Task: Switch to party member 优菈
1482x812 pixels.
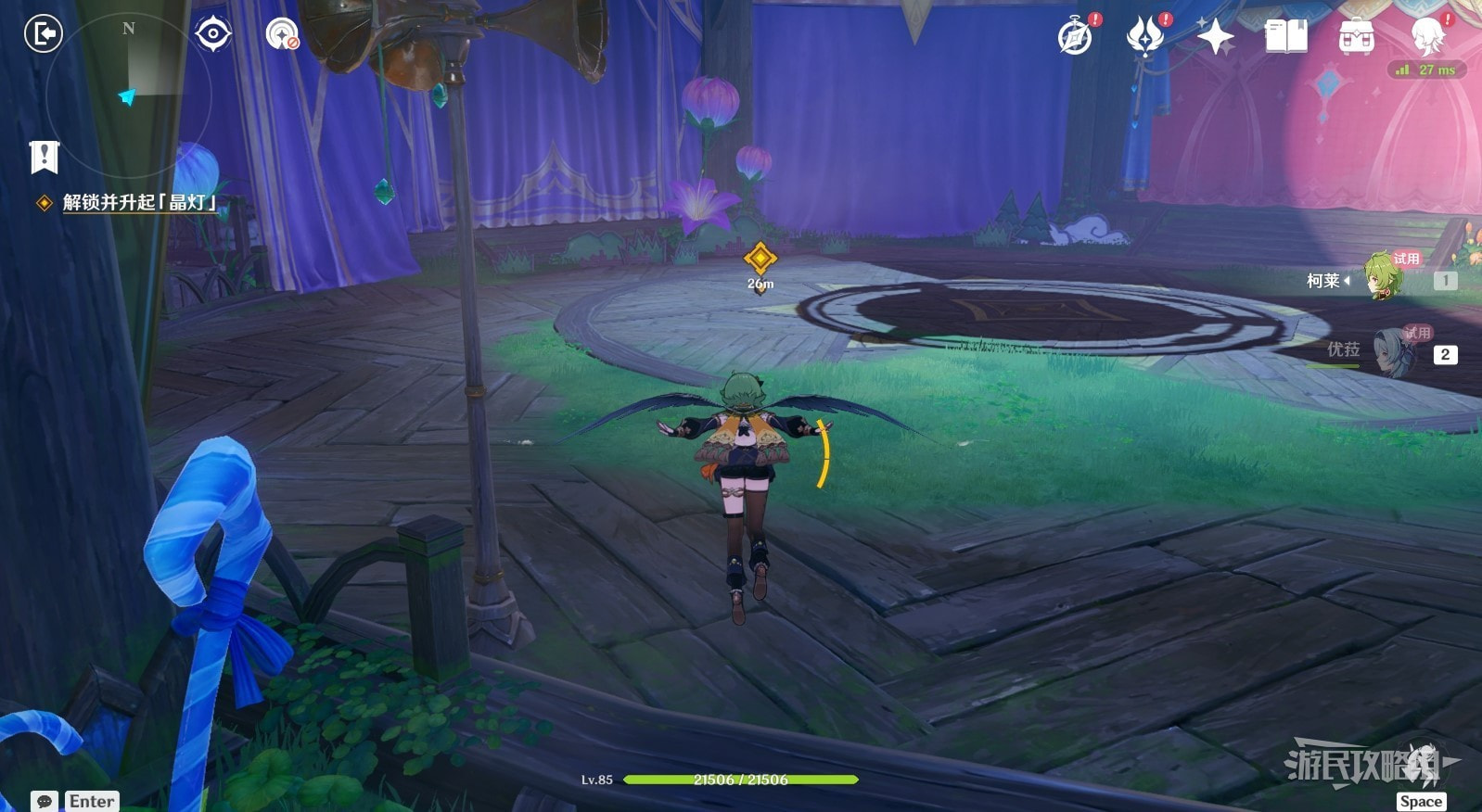Action: coord(1391,352)
